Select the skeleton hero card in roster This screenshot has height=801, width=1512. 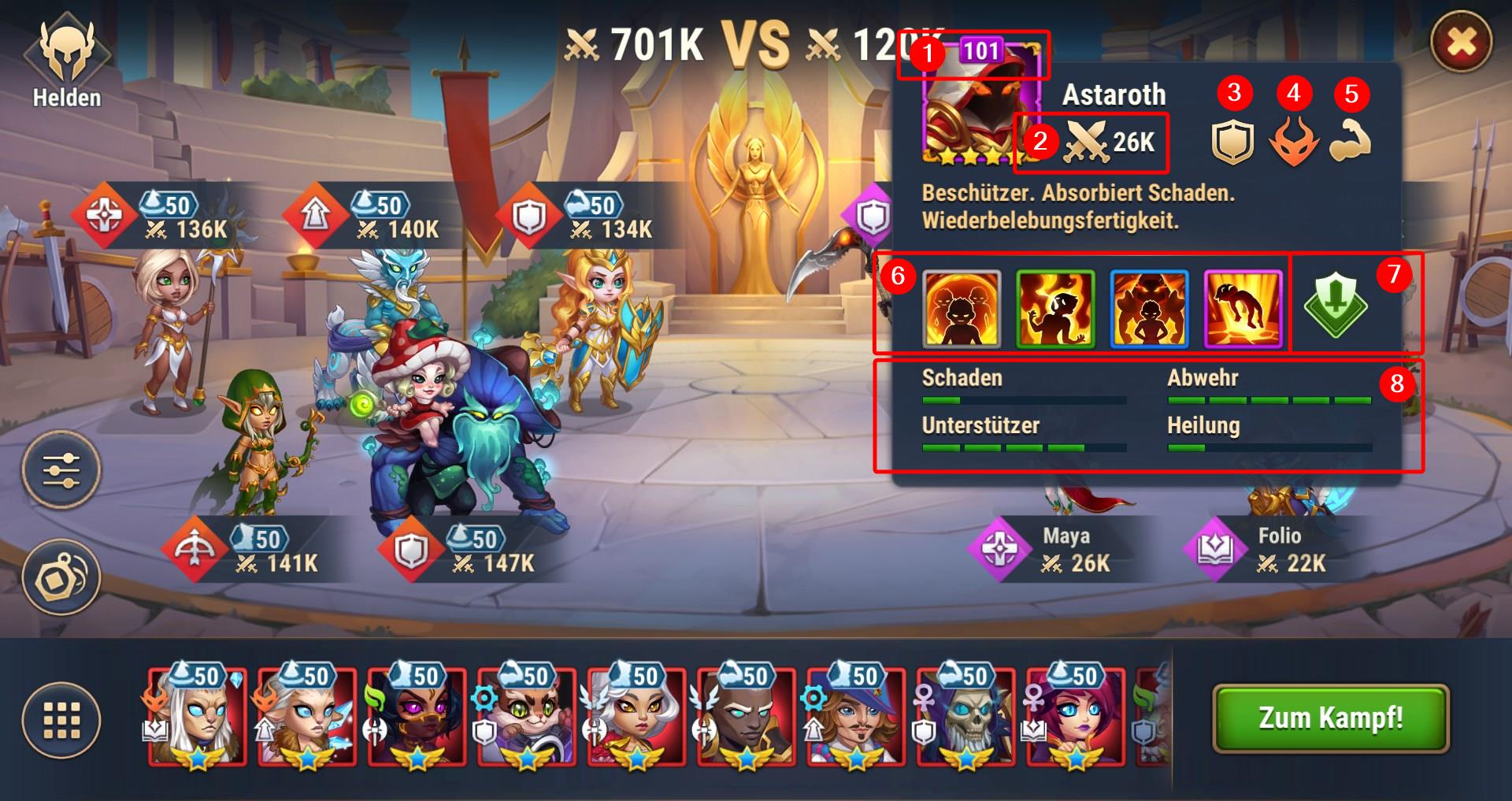coord(965,717)
